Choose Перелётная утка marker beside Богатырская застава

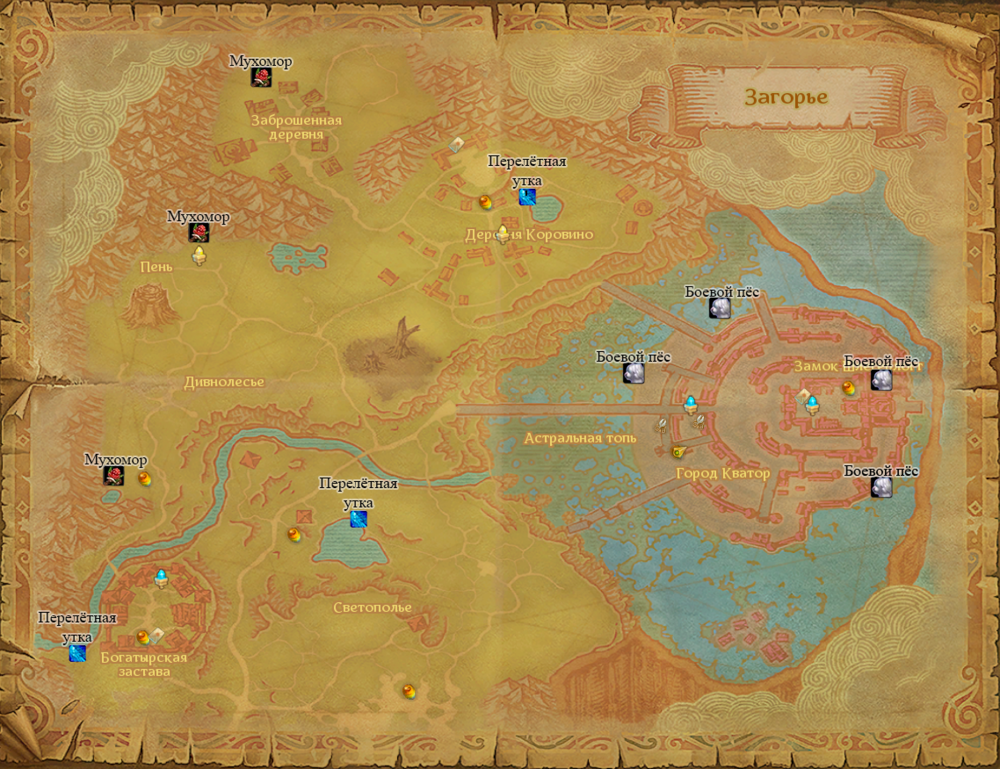point(77,654)
